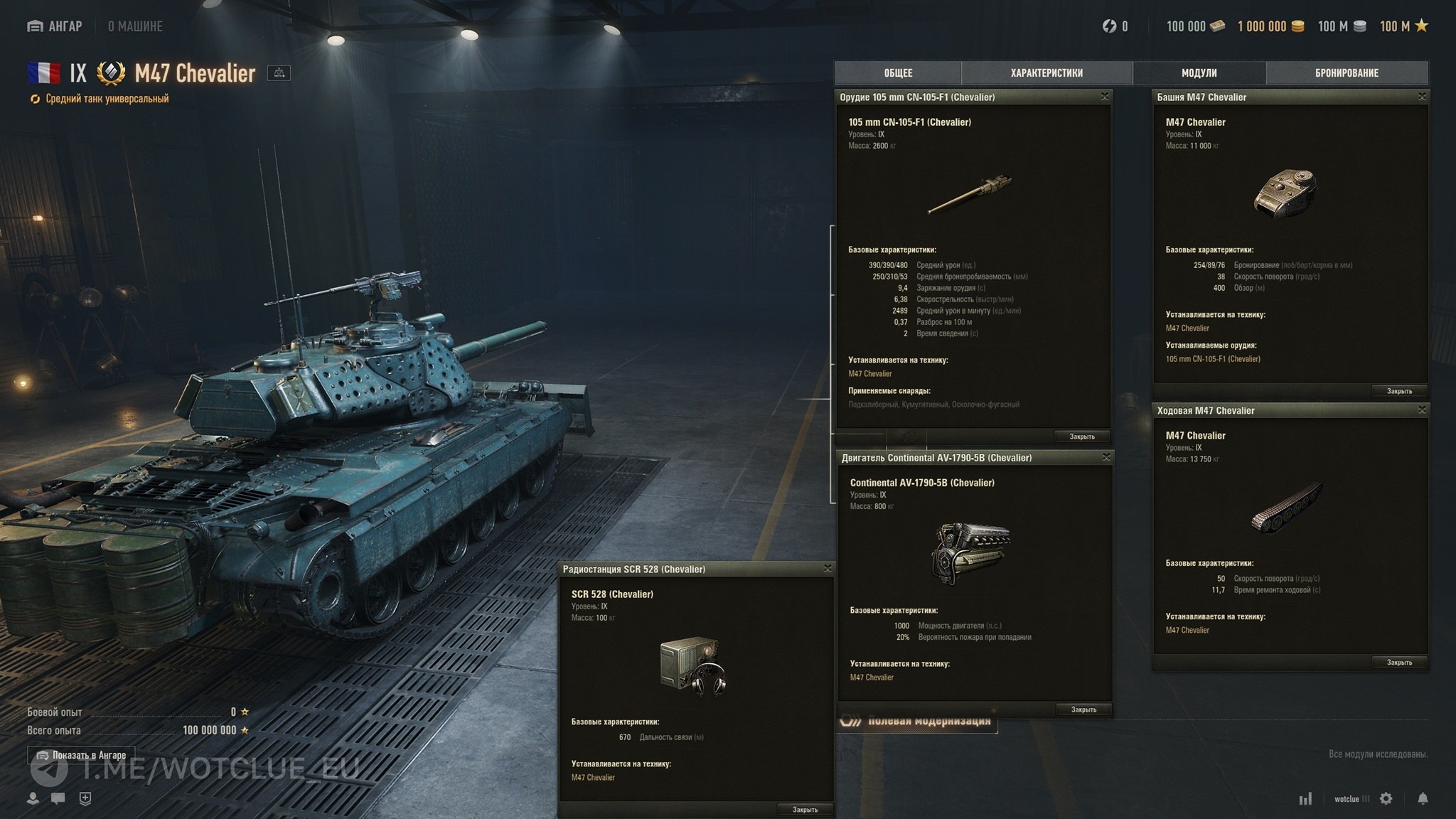1456x819 pixels.
Task: Click the vehicle comparison scales icon
Action: click(x=279, y=73)
